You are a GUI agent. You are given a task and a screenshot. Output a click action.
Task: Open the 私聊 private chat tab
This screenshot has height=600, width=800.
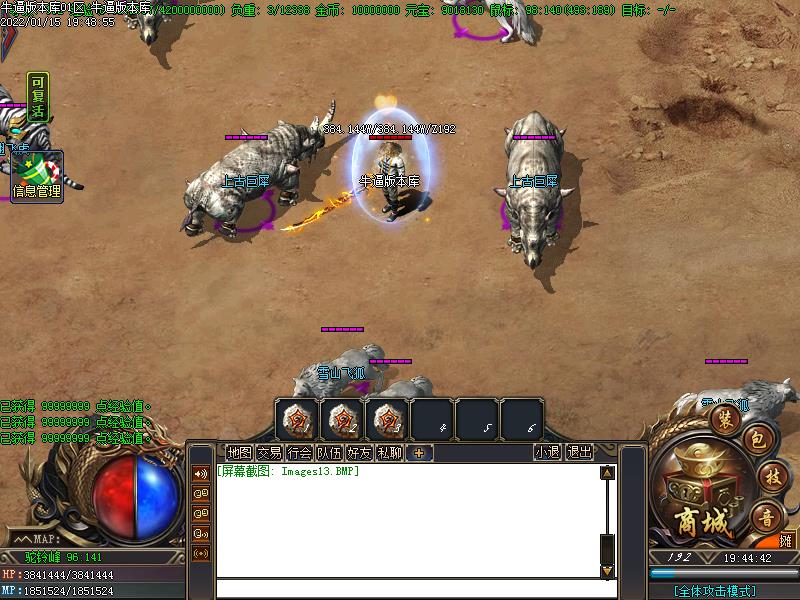point(389,452)
